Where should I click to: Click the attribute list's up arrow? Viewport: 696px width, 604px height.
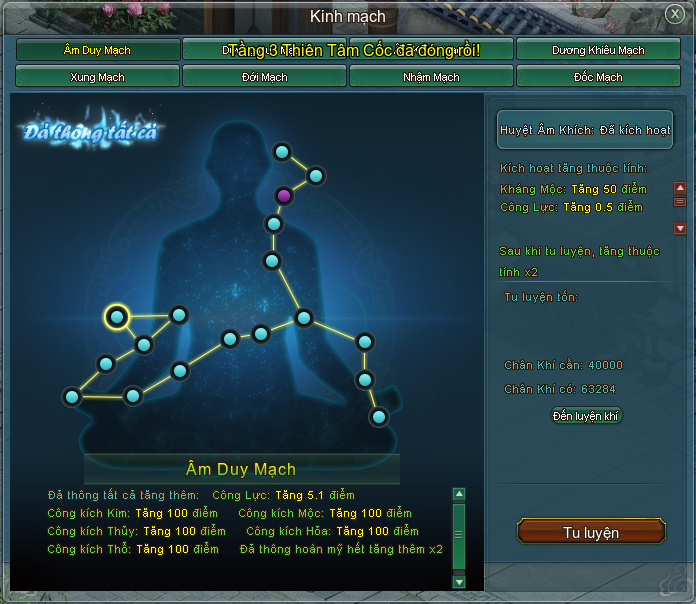point(680,188)
